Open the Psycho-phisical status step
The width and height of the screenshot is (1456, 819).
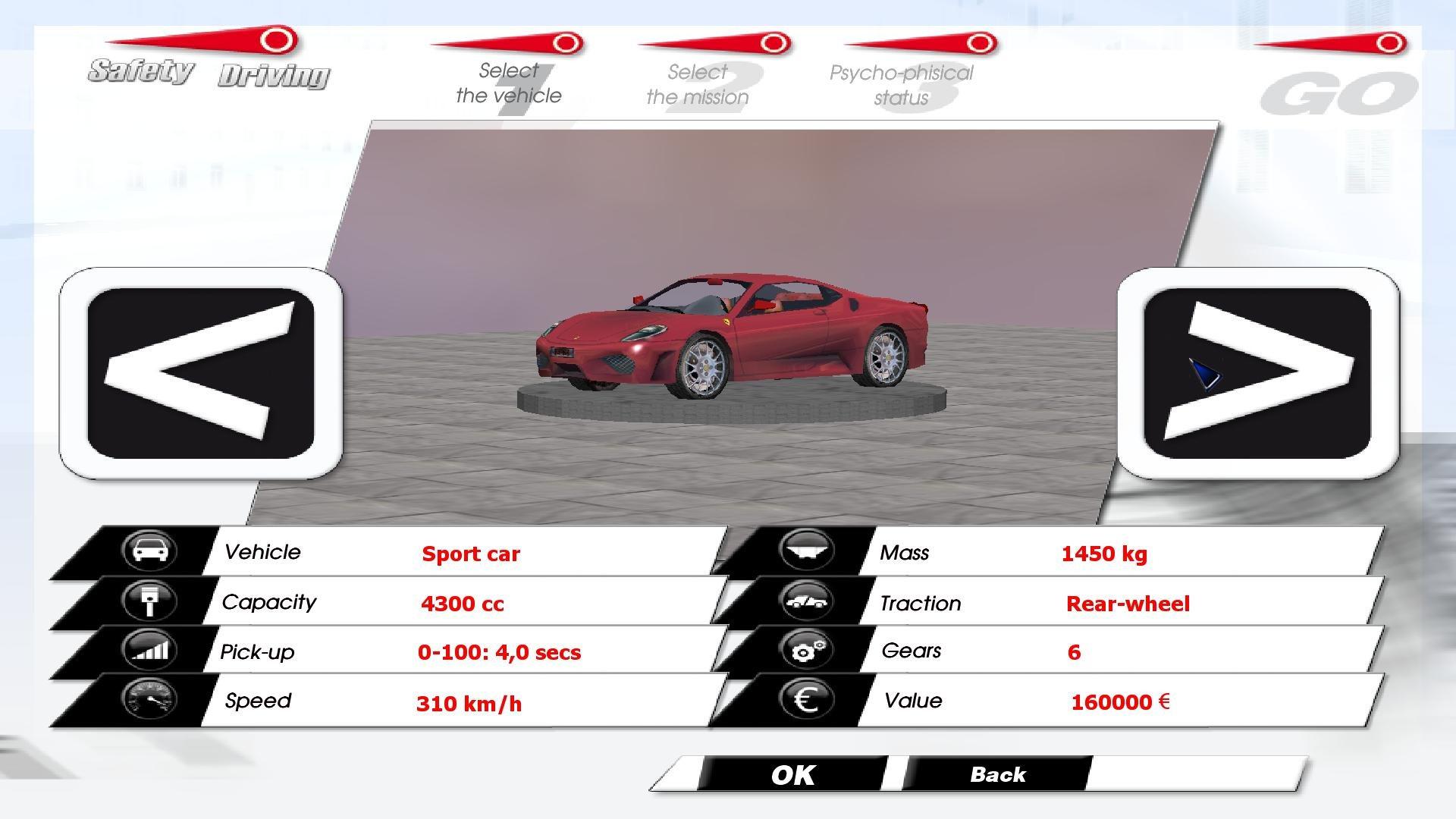pos(901,86)
